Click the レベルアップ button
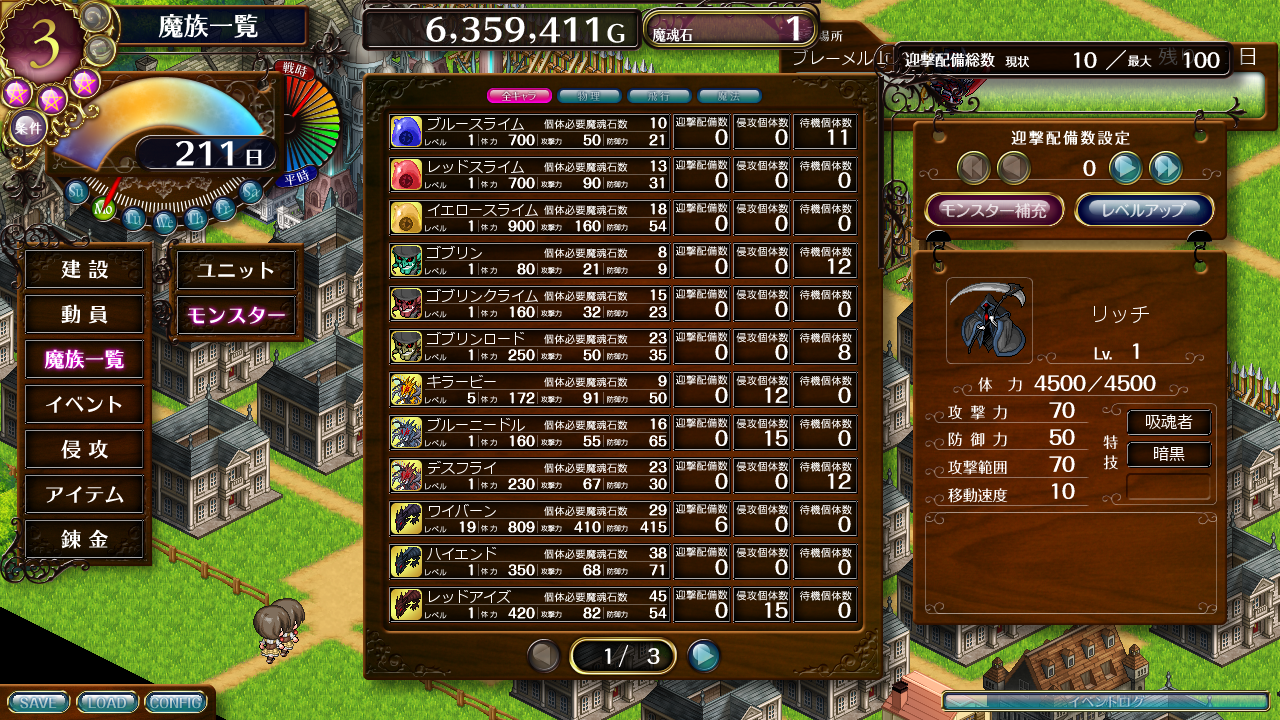Image resolution: width=1280 pixels, height=720 pixels. pos(1144,210)
